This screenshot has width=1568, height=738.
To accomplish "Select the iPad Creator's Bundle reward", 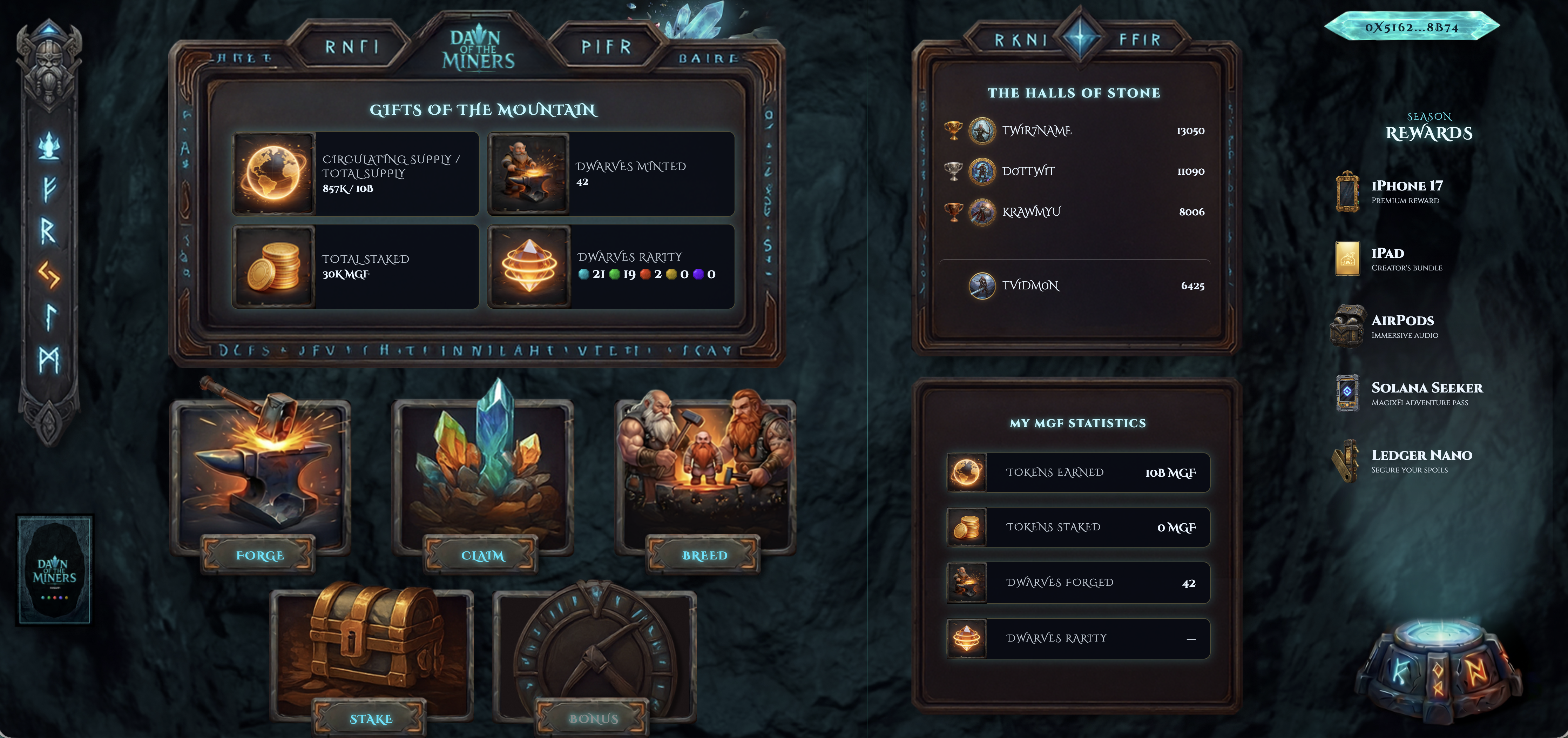I will pos(1406,259).
